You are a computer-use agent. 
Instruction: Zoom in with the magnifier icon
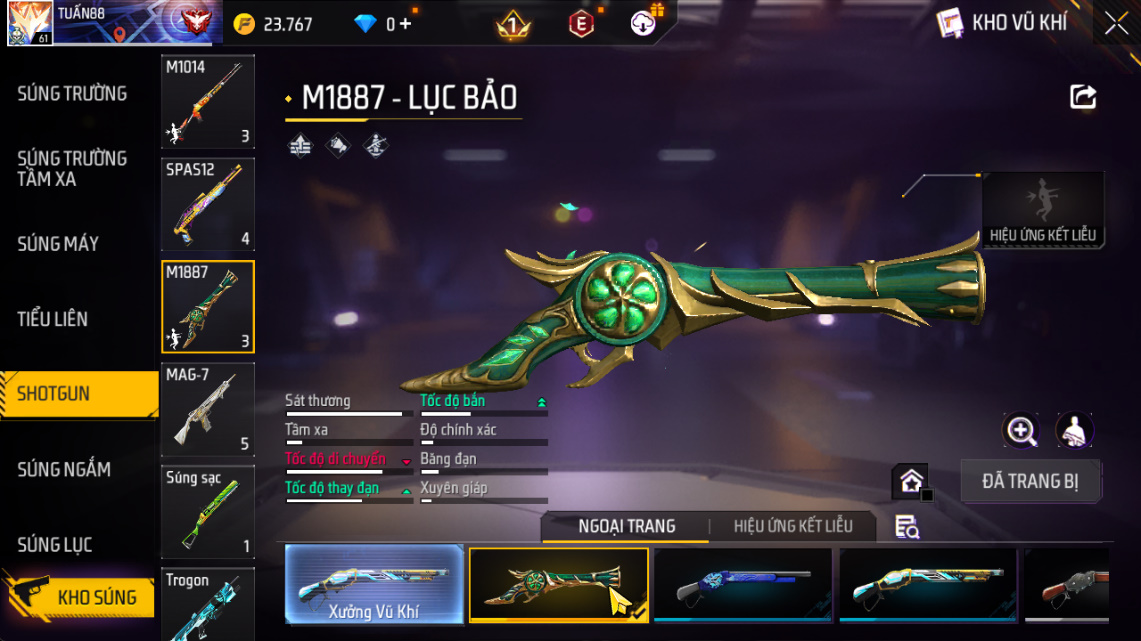click(1021, 431)
